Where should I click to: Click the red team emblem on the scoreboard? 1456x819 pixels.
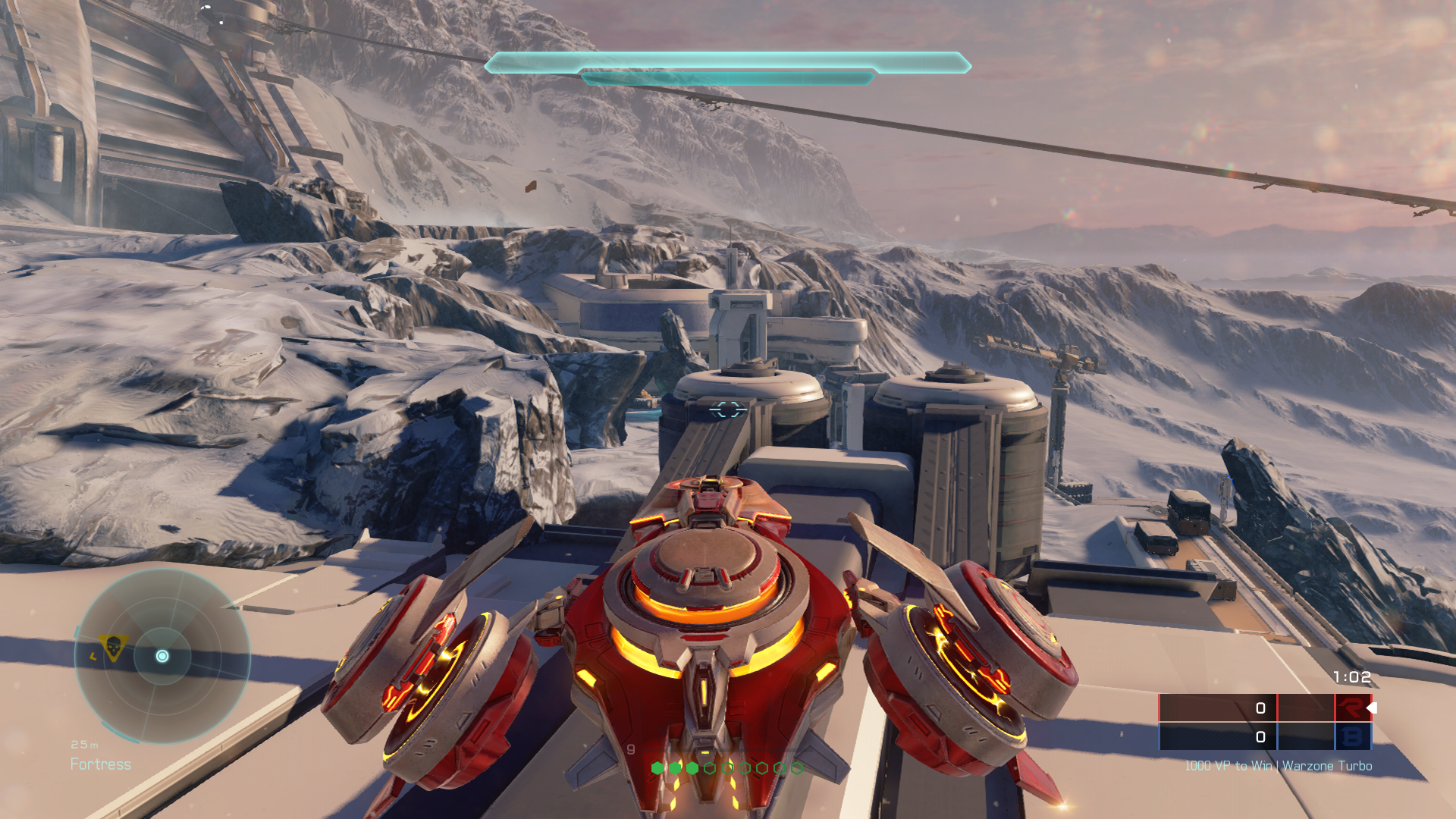(x=1351, y=708)
